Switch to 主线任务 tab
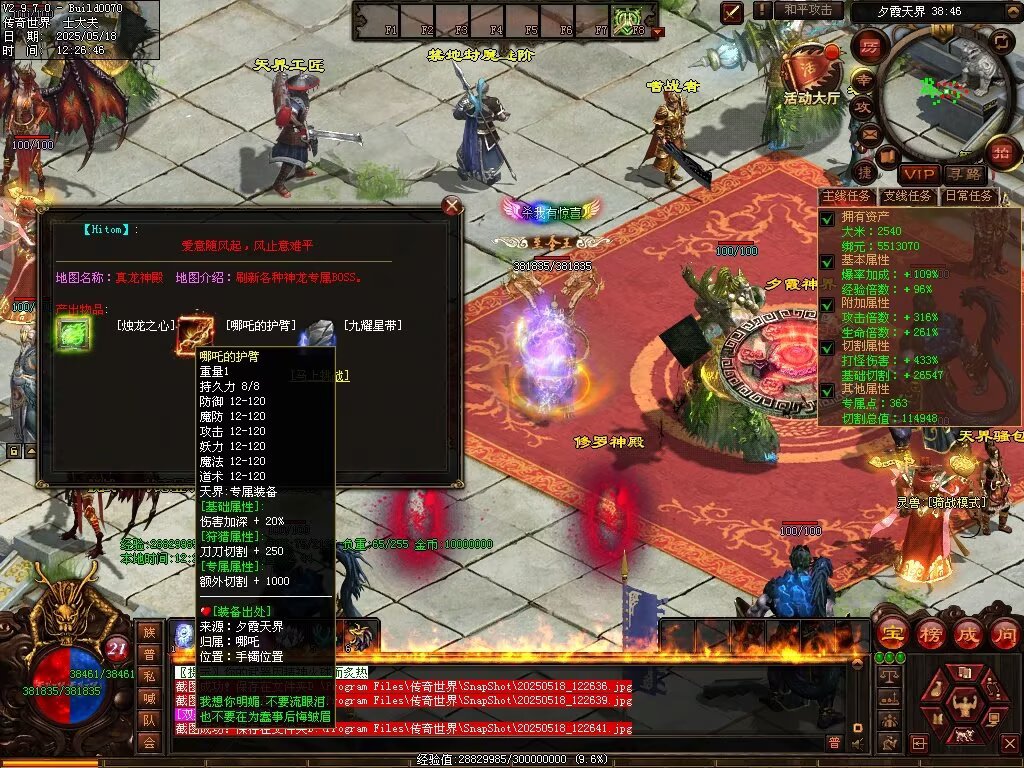Screen dimensions: 1024x768 coord(846,197)
